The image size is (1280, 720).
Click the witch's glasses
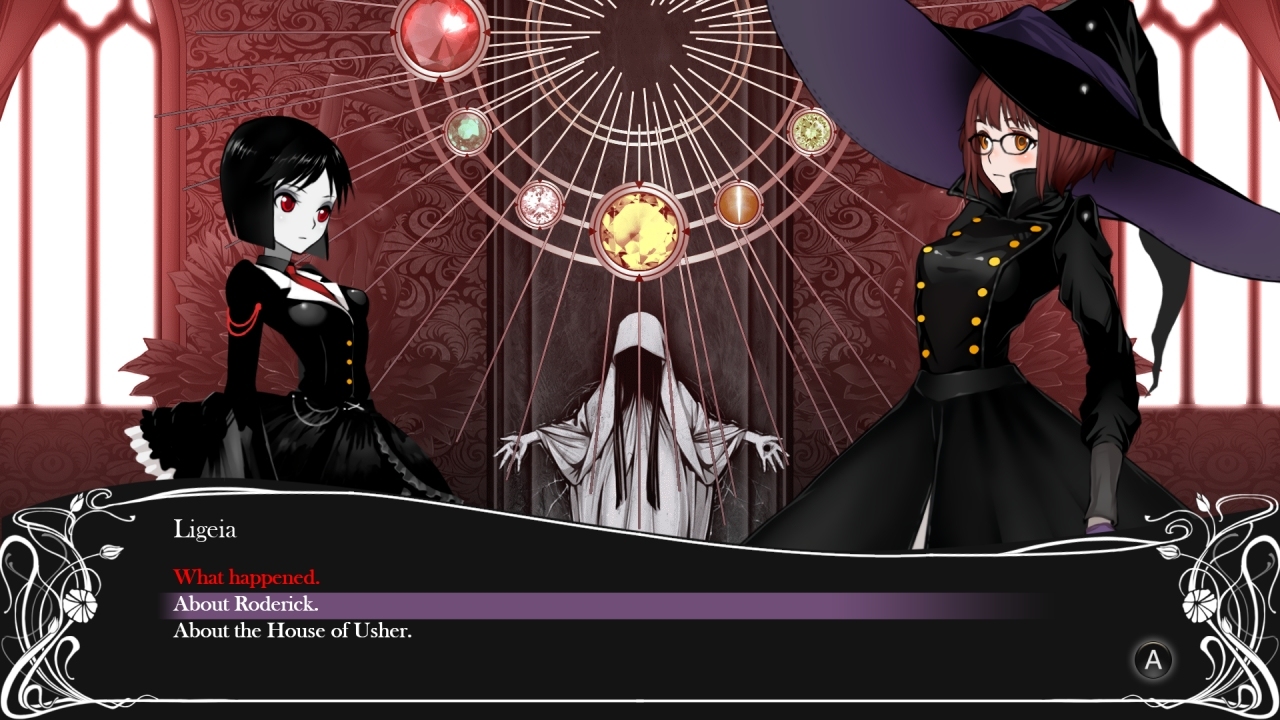coord(1003,143)
